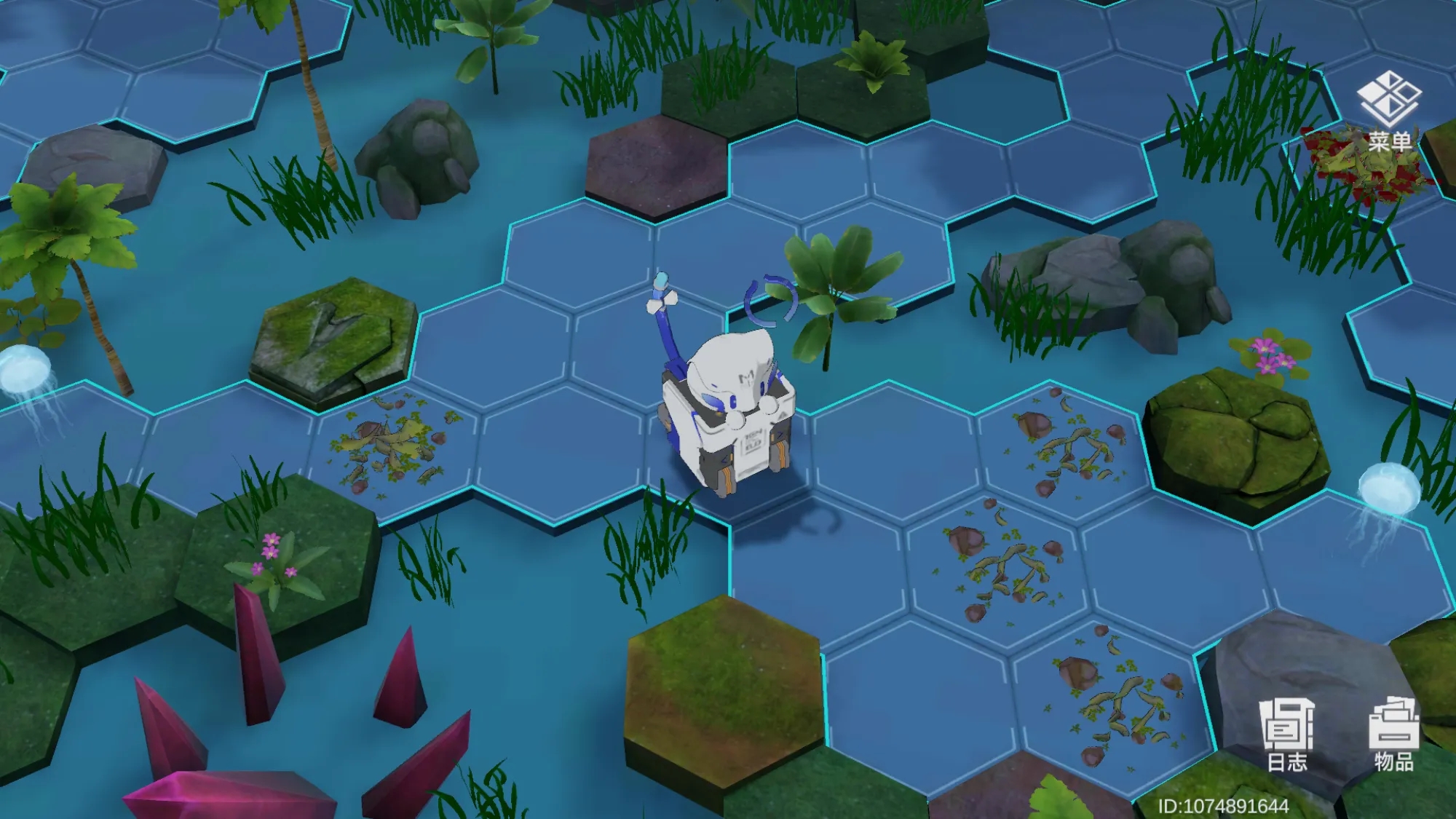The image size is (1456, 819).
Task: Open the 物品 (Items) inventory
Action: [x=1393, y=734]
